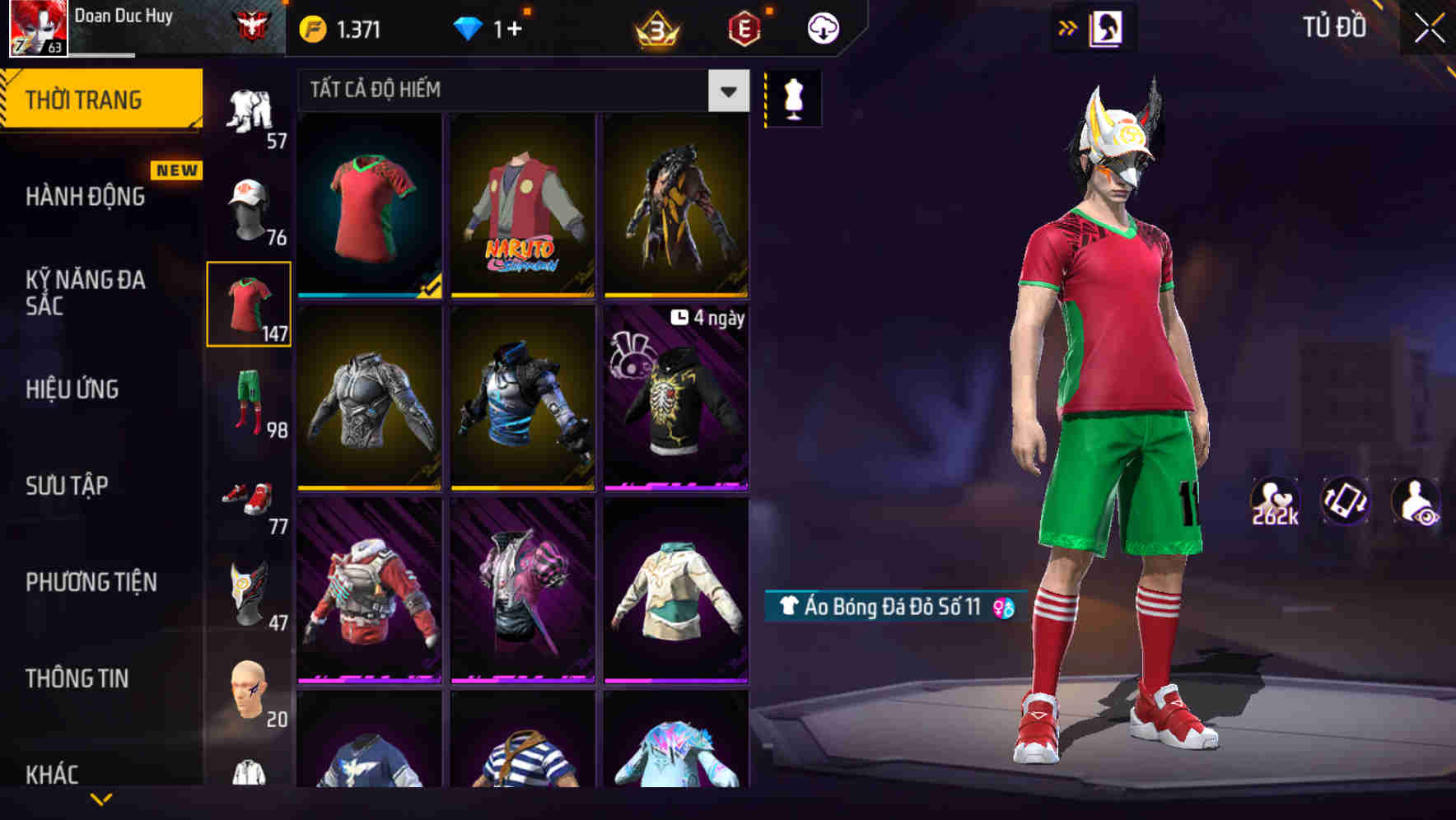1456x820 pixels.
Task: Collapse panel using the double-arrow chevrons
Action: click(1066, 27)
